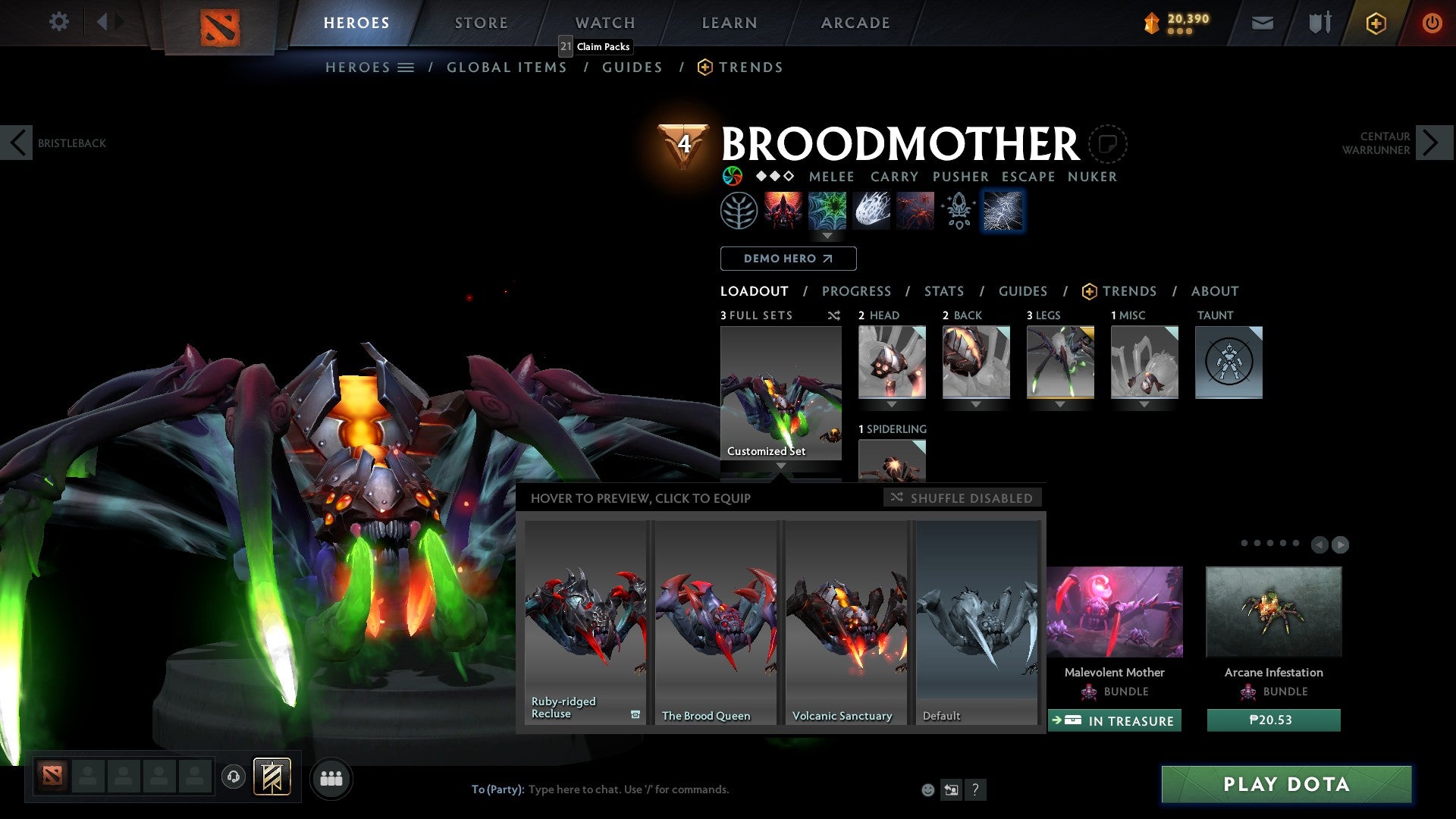Expand the LEGS item slot dropdown
The width and height of the screenshot is (1456, 819).
tap(1060, 404)
